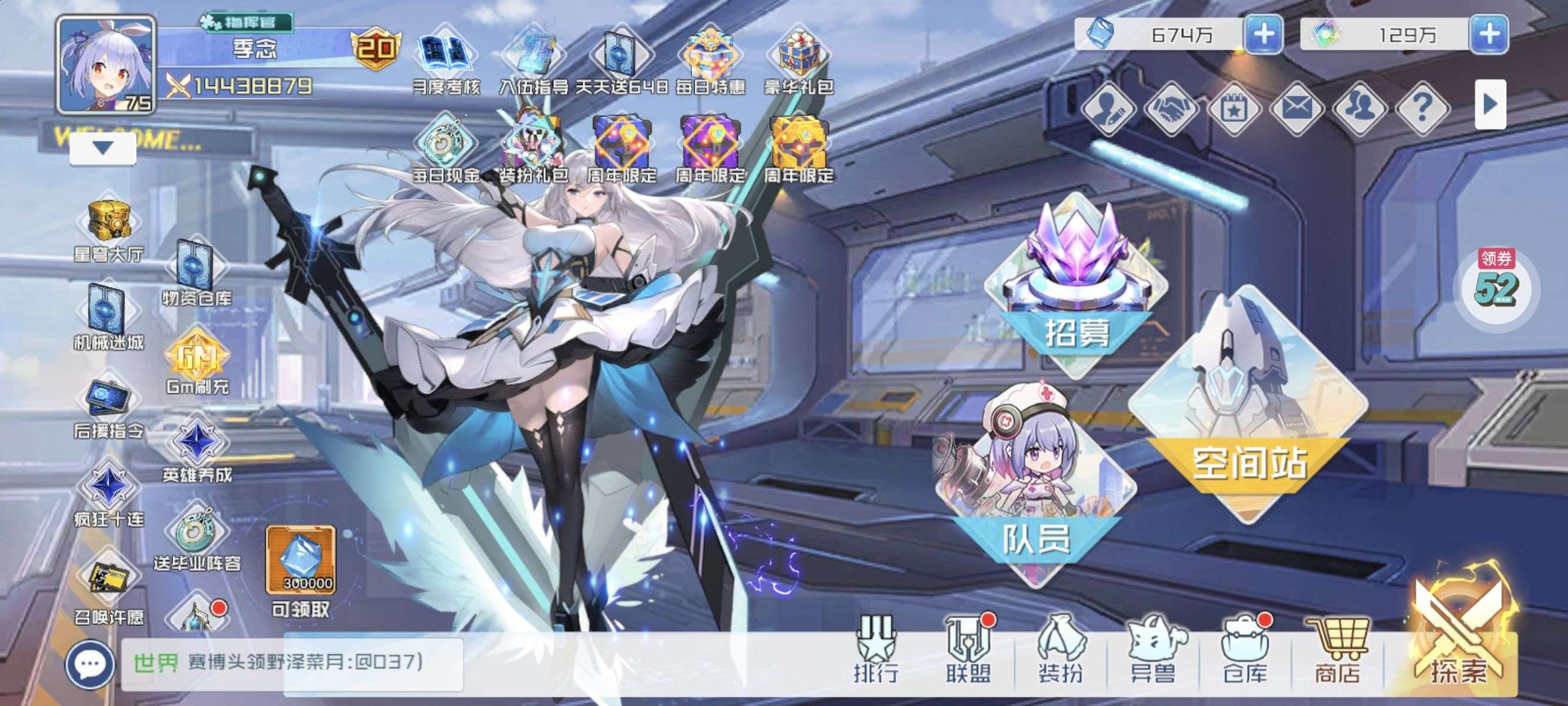The image size is (1568, 706).
Task: Open the 招募 recruit menu
Action: tap(1076, 286)
